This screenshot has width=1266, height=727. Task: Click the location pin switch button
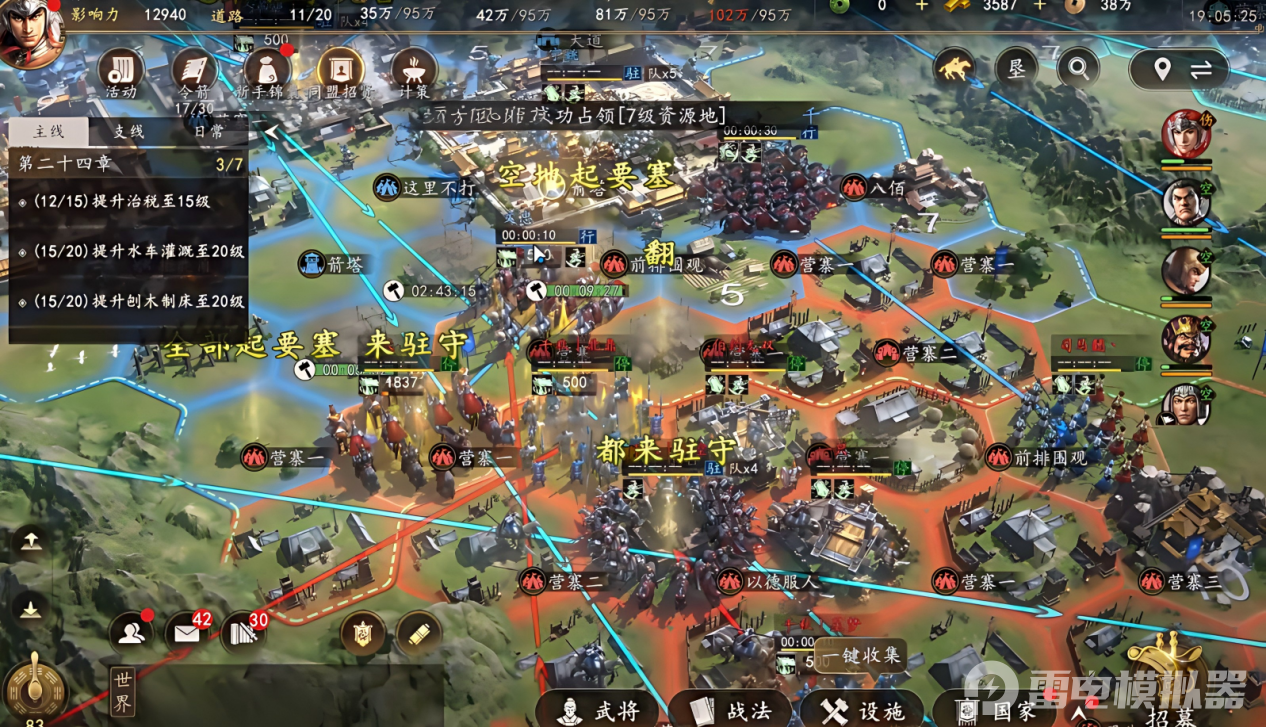pos(1180,70)
